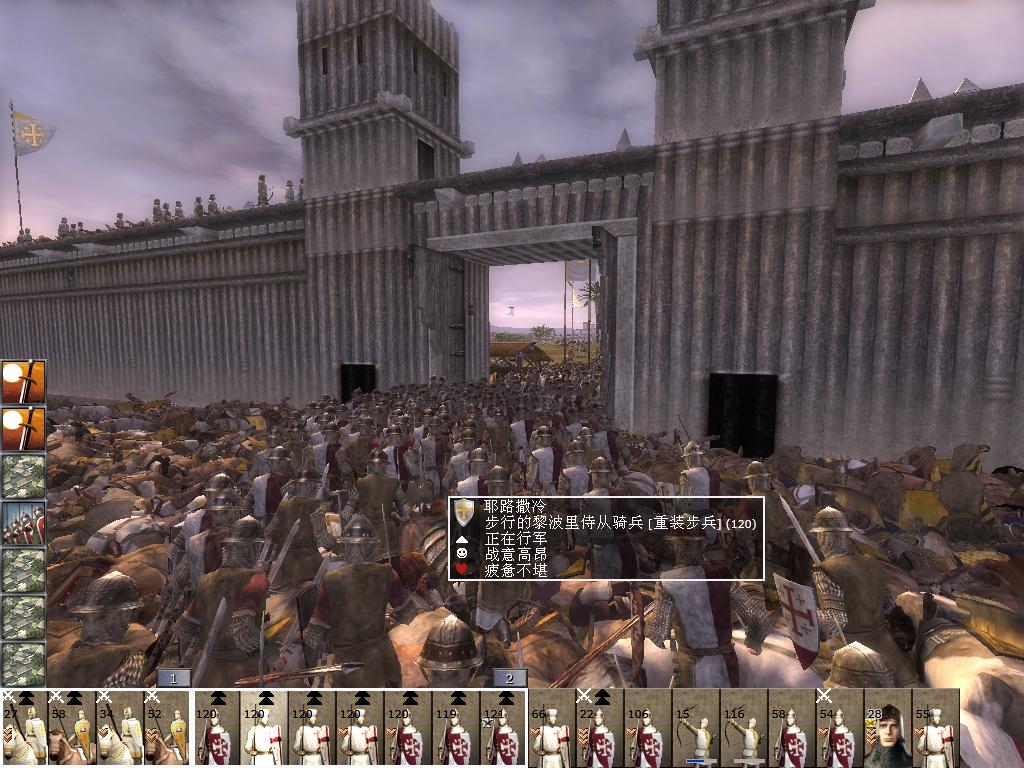The height and width of the screenshot is (768, 1024).
Task: Select the infantry unit card showing 119 men
Action: pos(457,728)
